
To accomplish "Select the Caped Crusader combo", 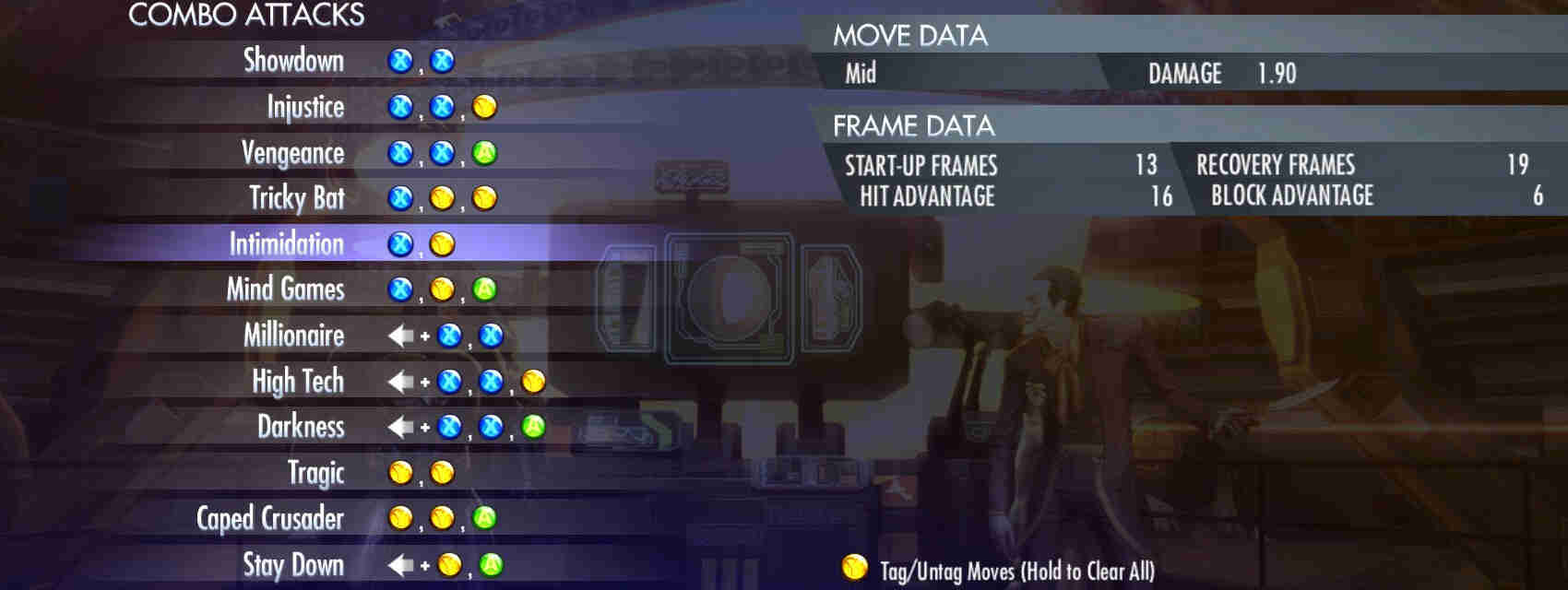I will click(269, 518).
